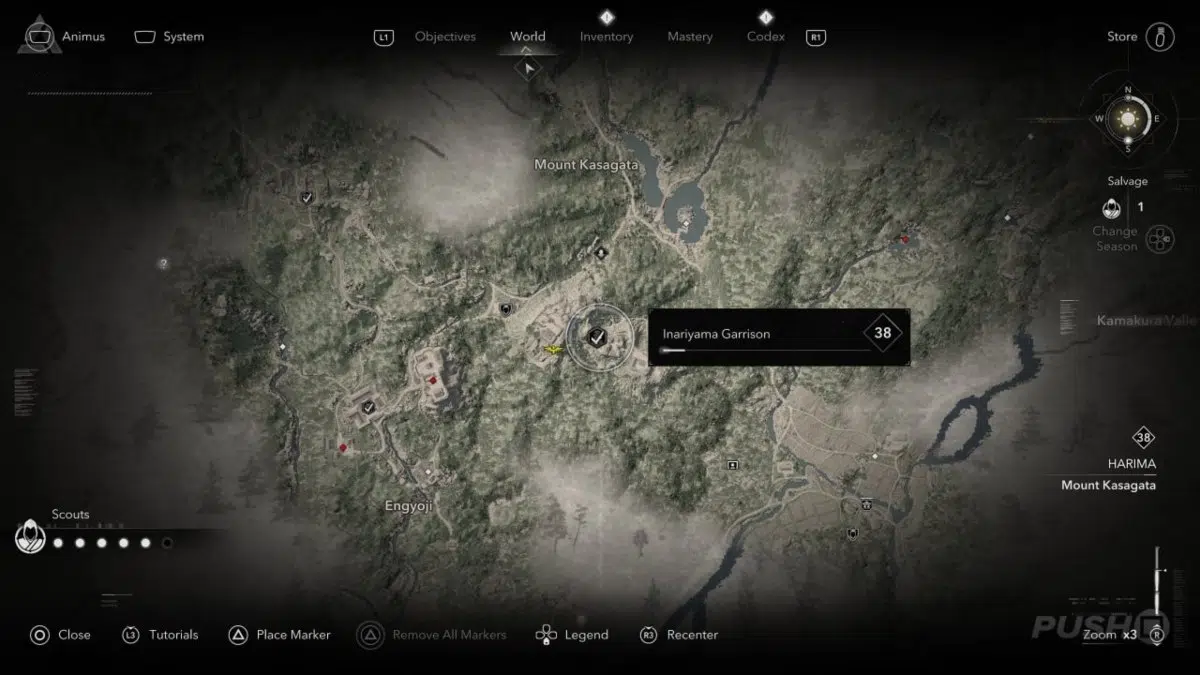Select the yellow player position marker
The image size is (1200, 675).
coord(551,349)
